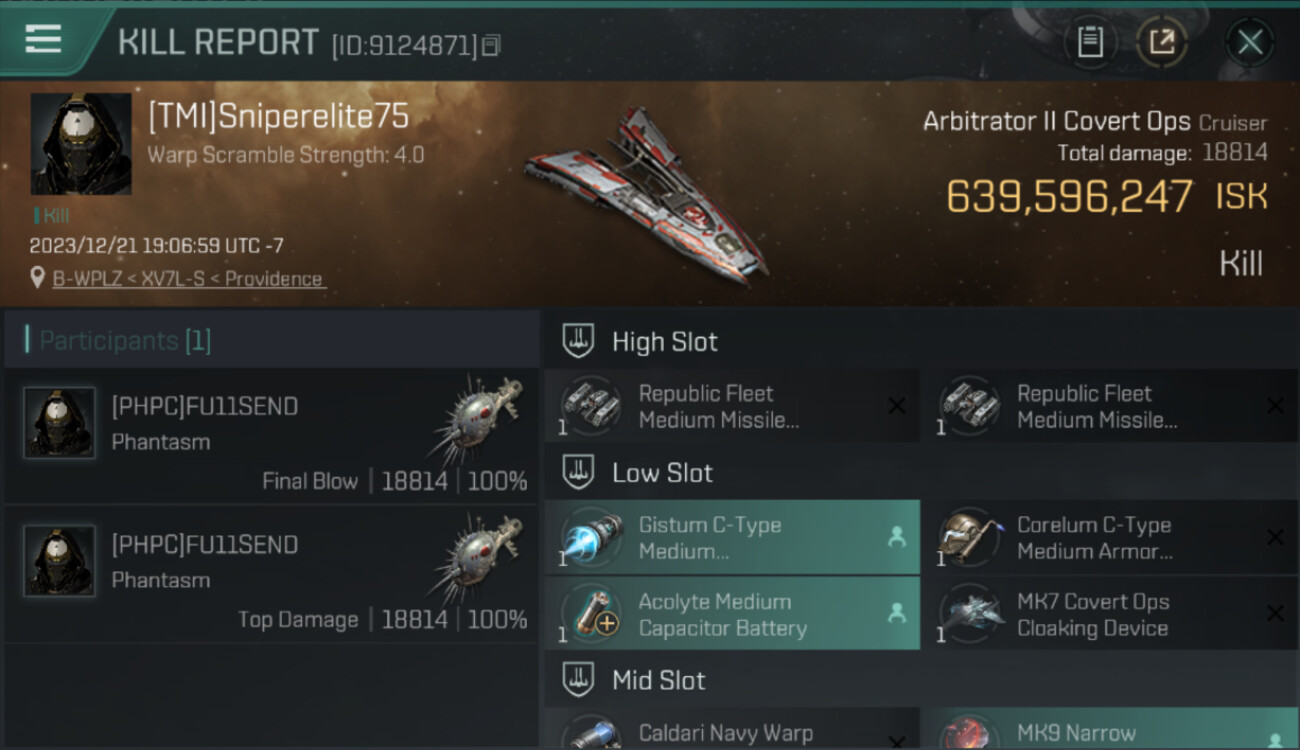The height and width of the screenshot is (750, 1300).
Task: Close the kill report window
Action: tap(1249, 42)
